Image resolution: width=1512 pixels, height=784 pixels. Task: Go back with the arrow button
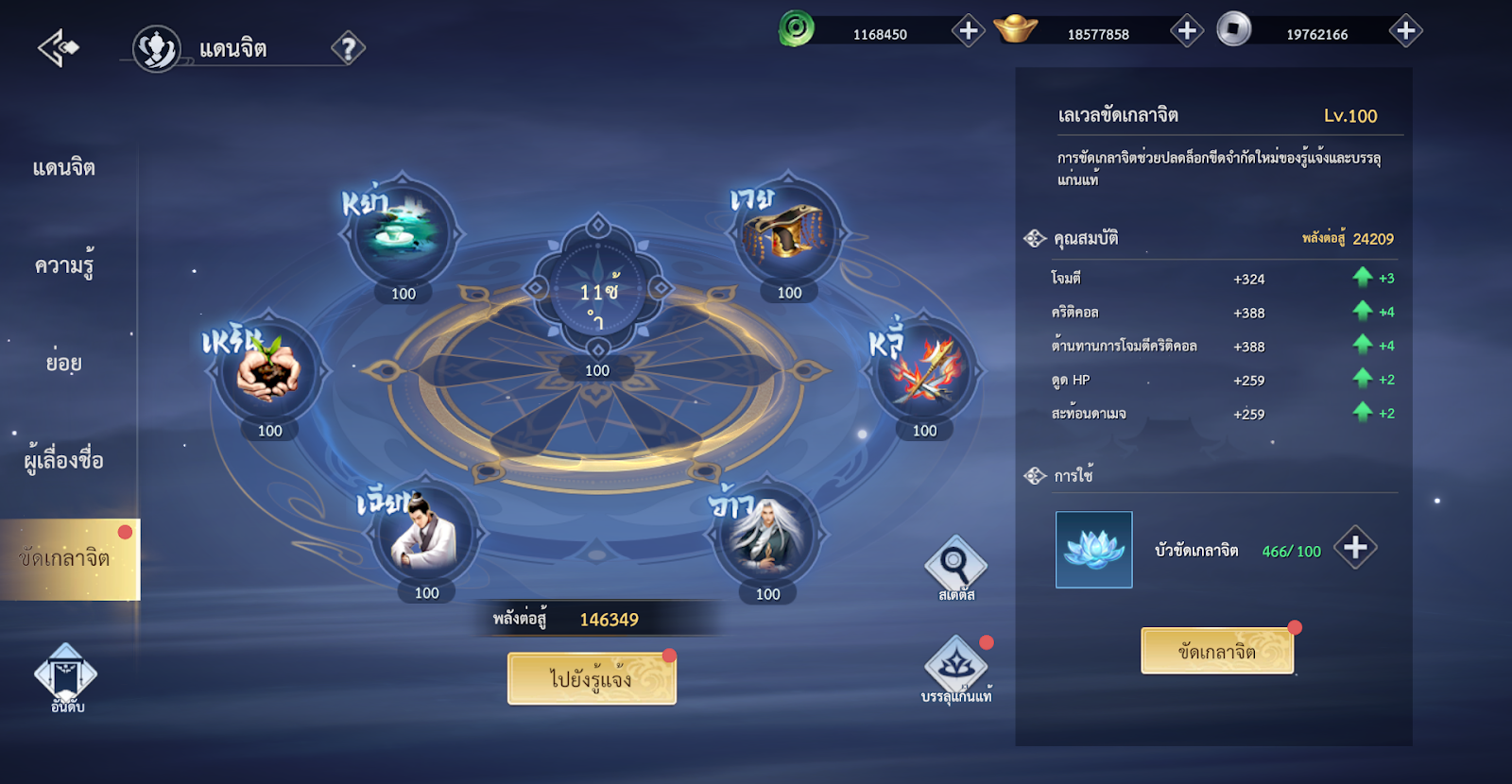coord(59,47)
